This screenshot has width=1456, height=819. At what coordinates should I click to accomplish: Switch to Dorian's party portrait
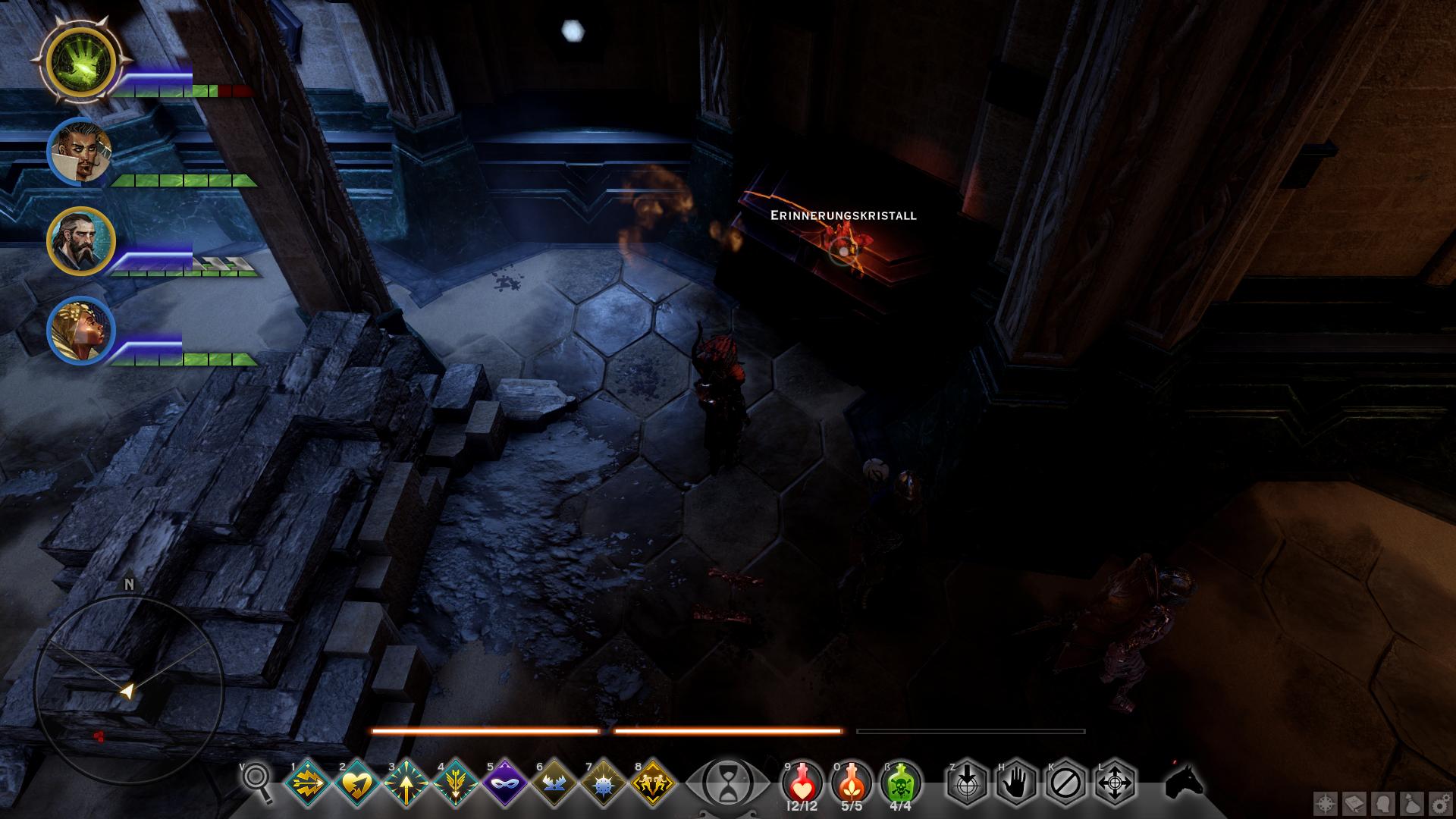[x=80, y=152]
